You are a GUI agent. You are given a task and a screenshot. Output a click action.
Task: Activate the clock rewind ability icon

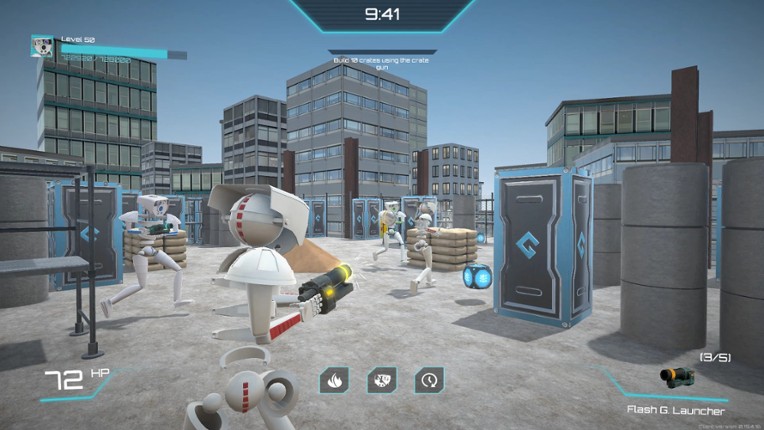click(x=429, y=380)
